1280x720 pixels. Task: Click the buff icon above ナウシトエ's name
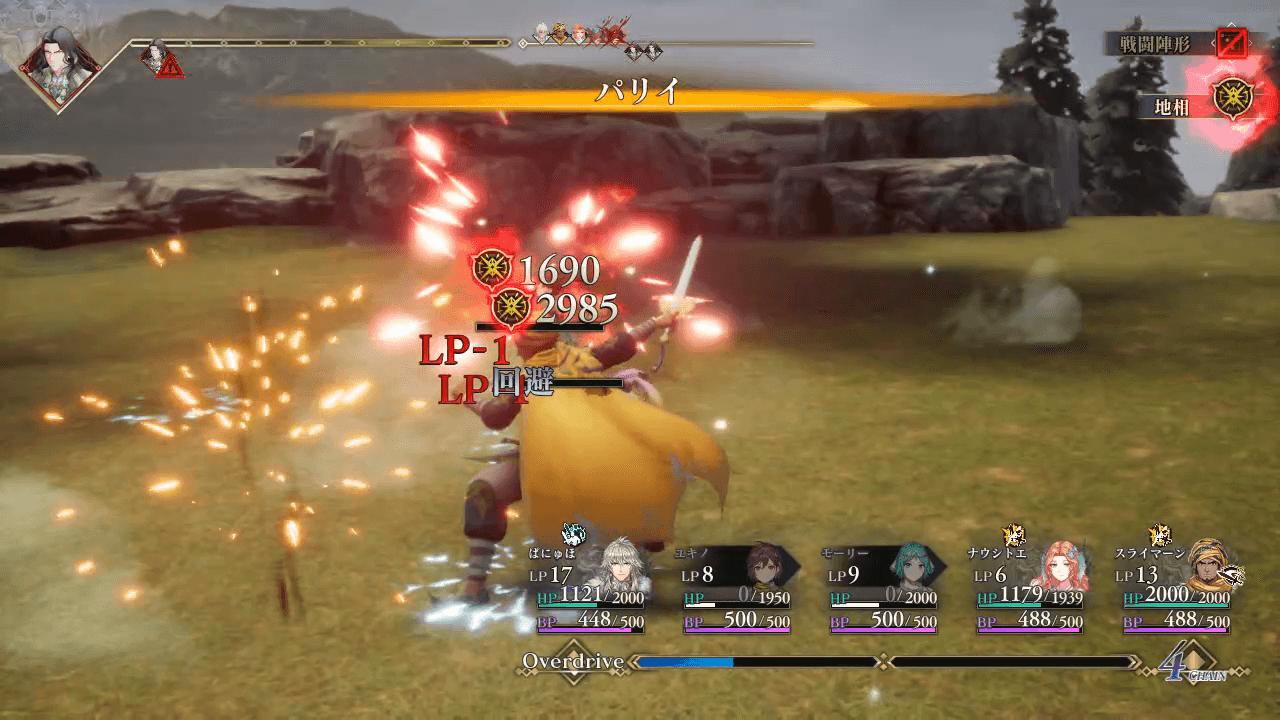coord(1011,534)
